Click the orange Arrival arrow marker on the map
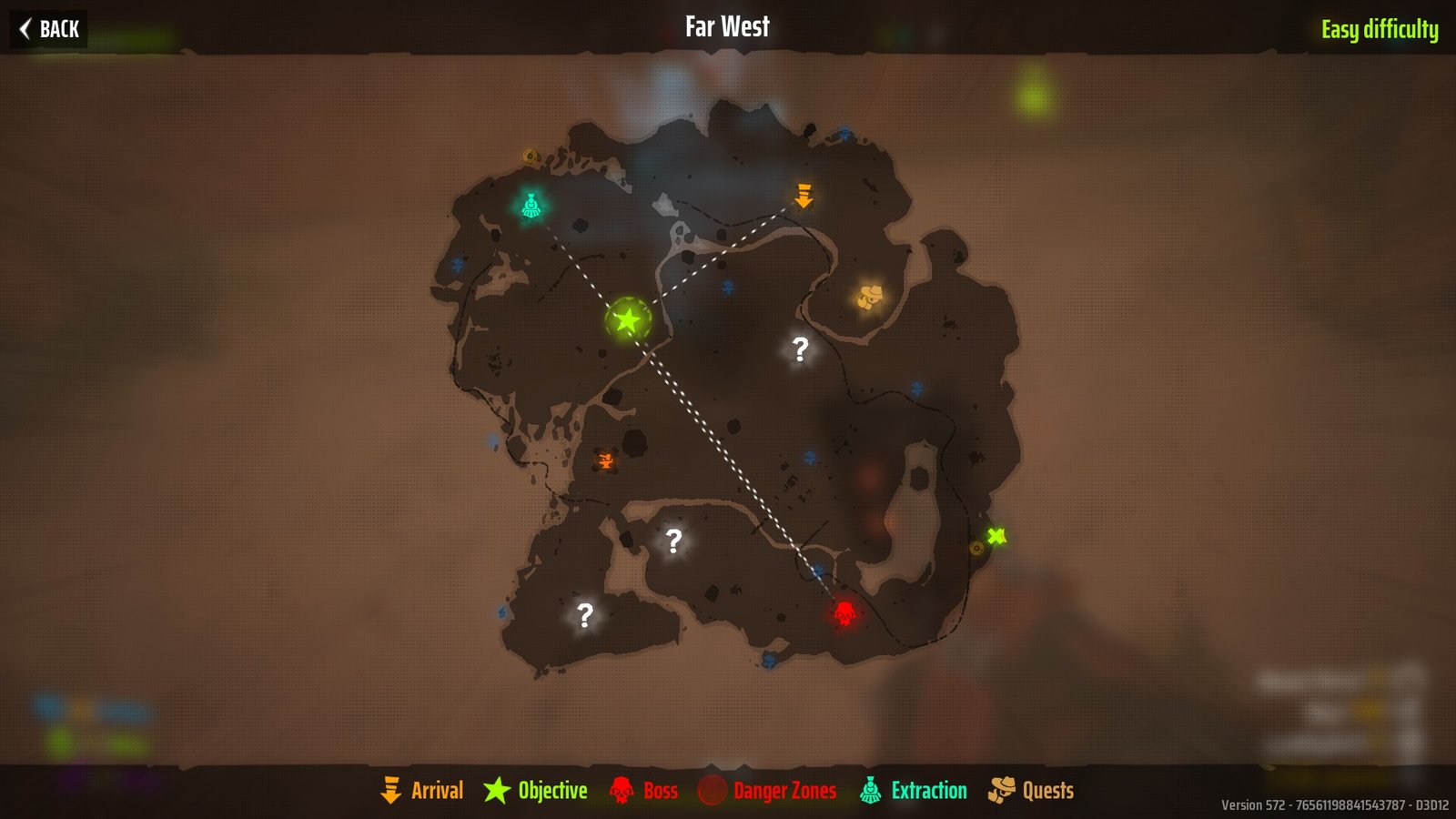 (x=804, y=197)
